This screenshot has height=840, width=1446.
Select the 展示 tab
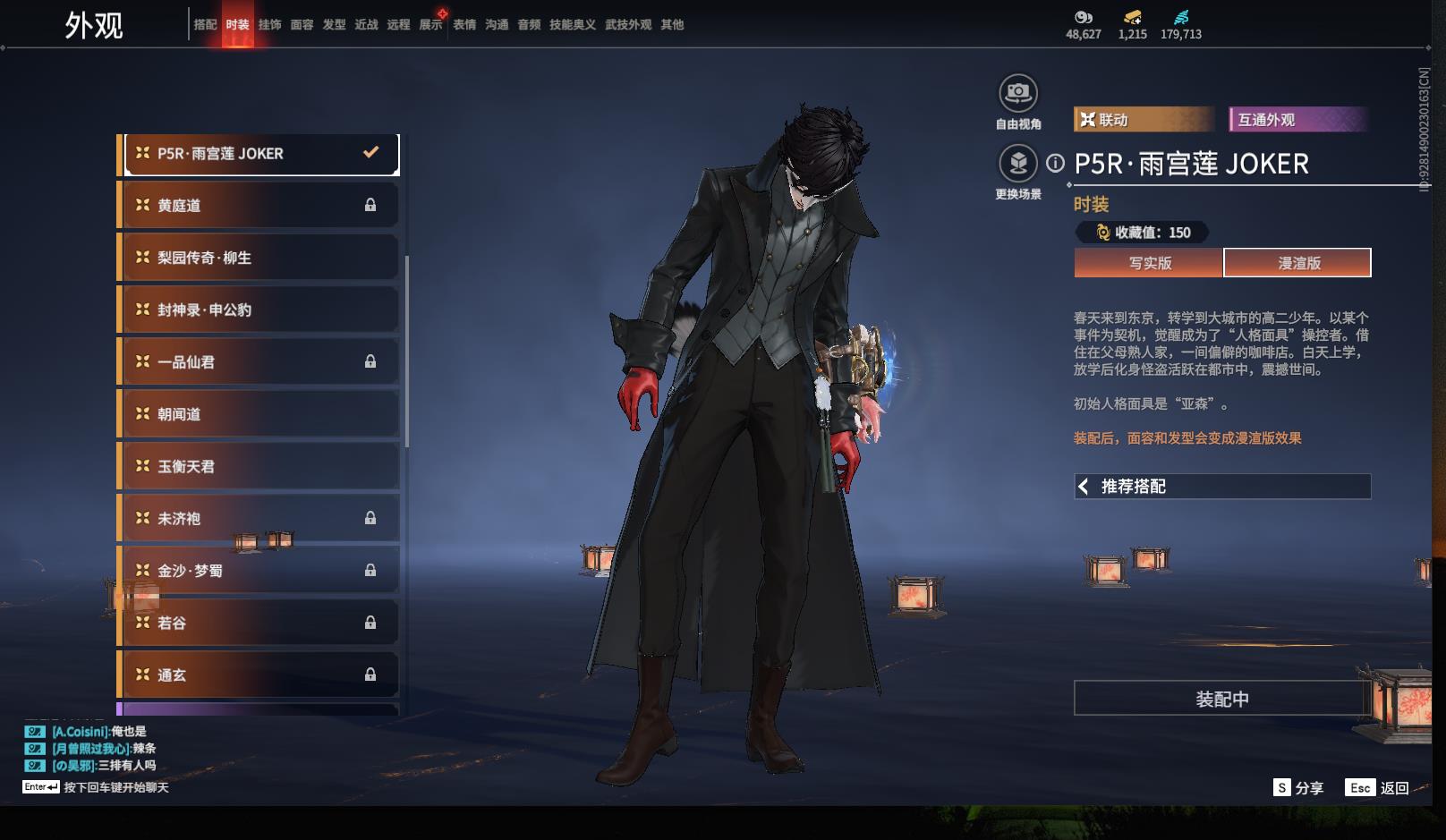pyautogui.click(x=430, y=25)
